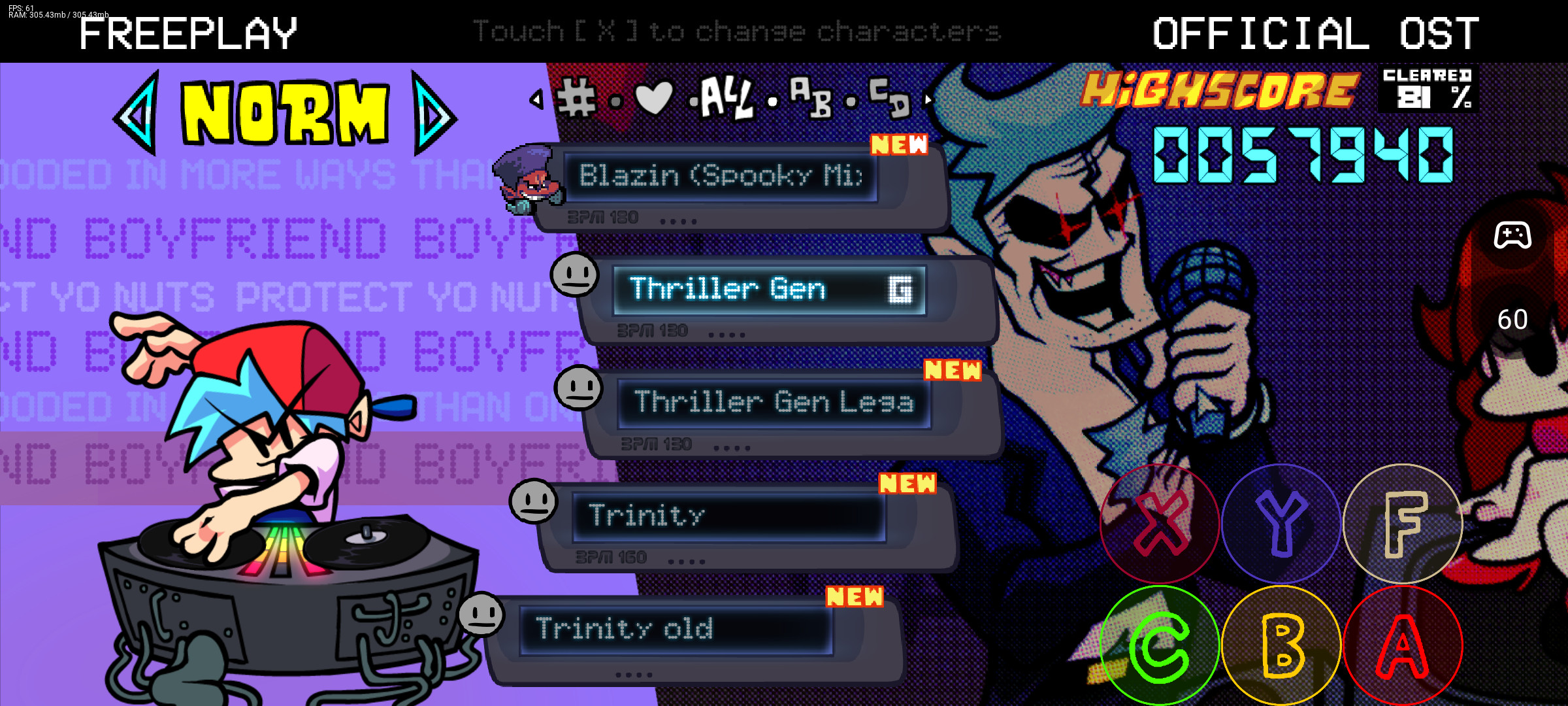
Task: Select the "#" song filter icon
Action: click(x=576, y=97)
